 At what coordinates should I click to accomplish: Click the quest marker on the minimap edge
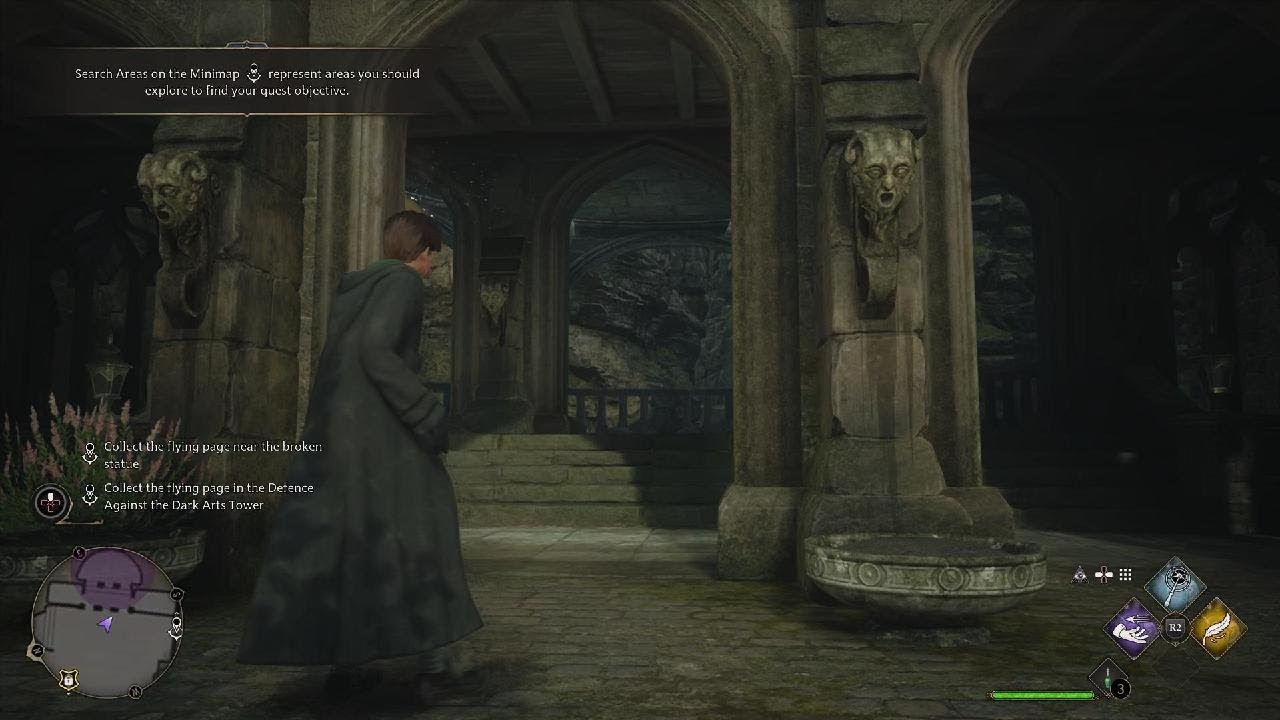(x=176, y=622)
